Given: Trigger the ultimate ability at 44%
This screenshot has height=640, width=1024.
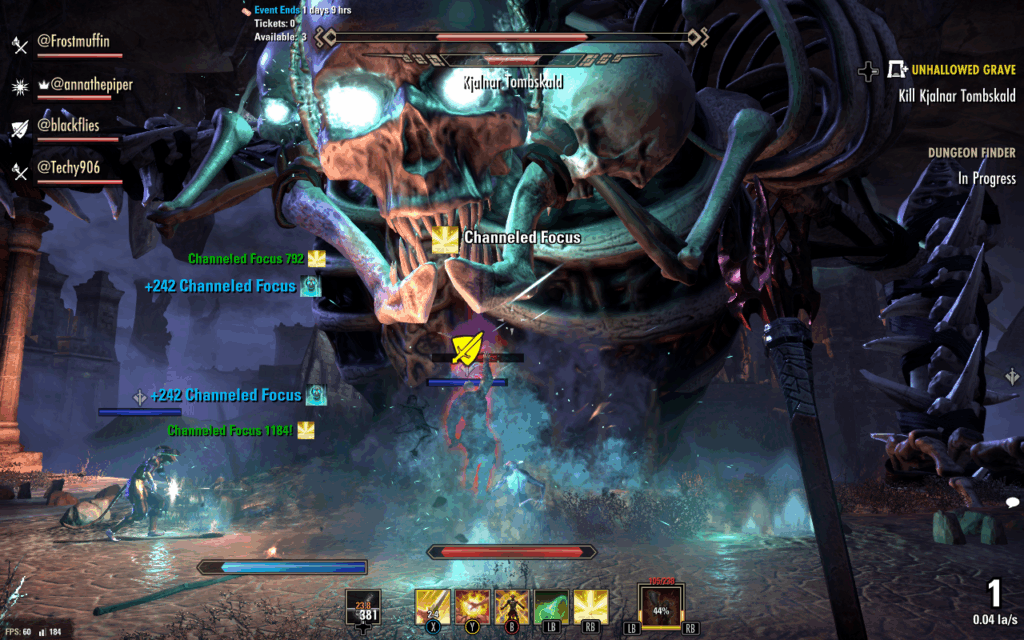Looking at the screenshot, I should pyautogui.click(x=661, y=608).
